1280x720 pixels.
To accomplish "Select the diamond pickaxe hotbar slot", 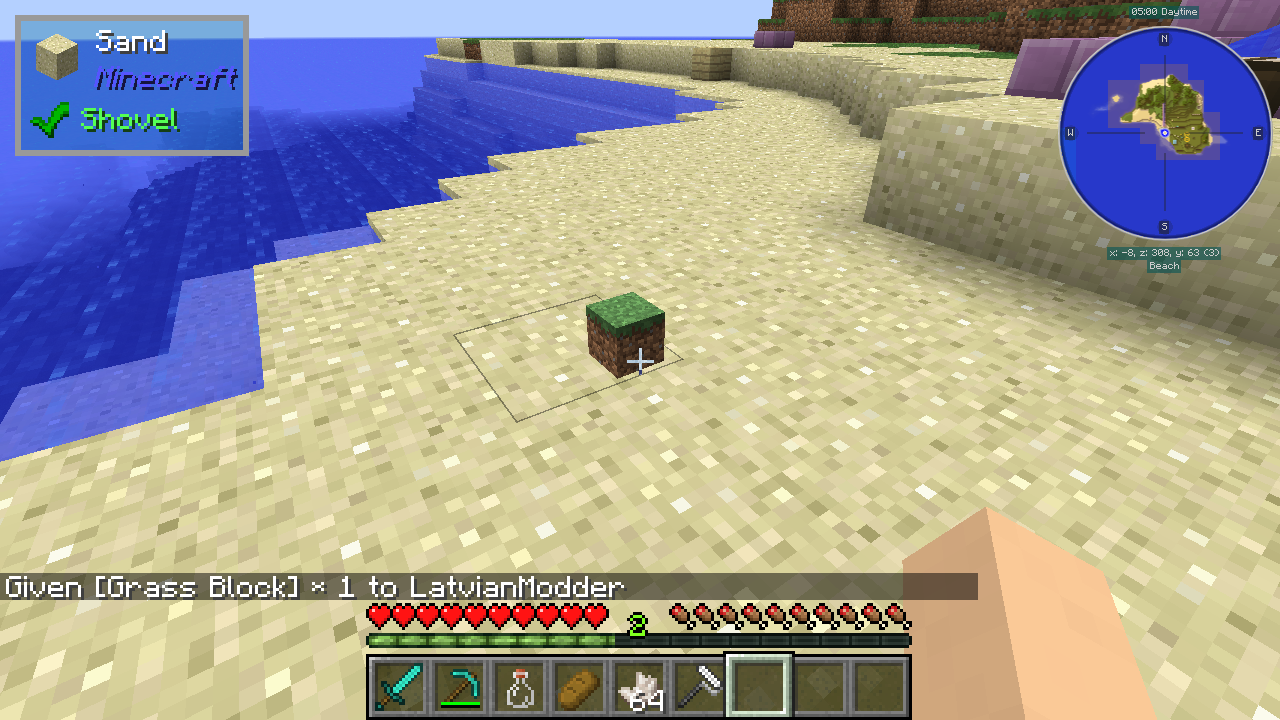I will coord(458,687).
